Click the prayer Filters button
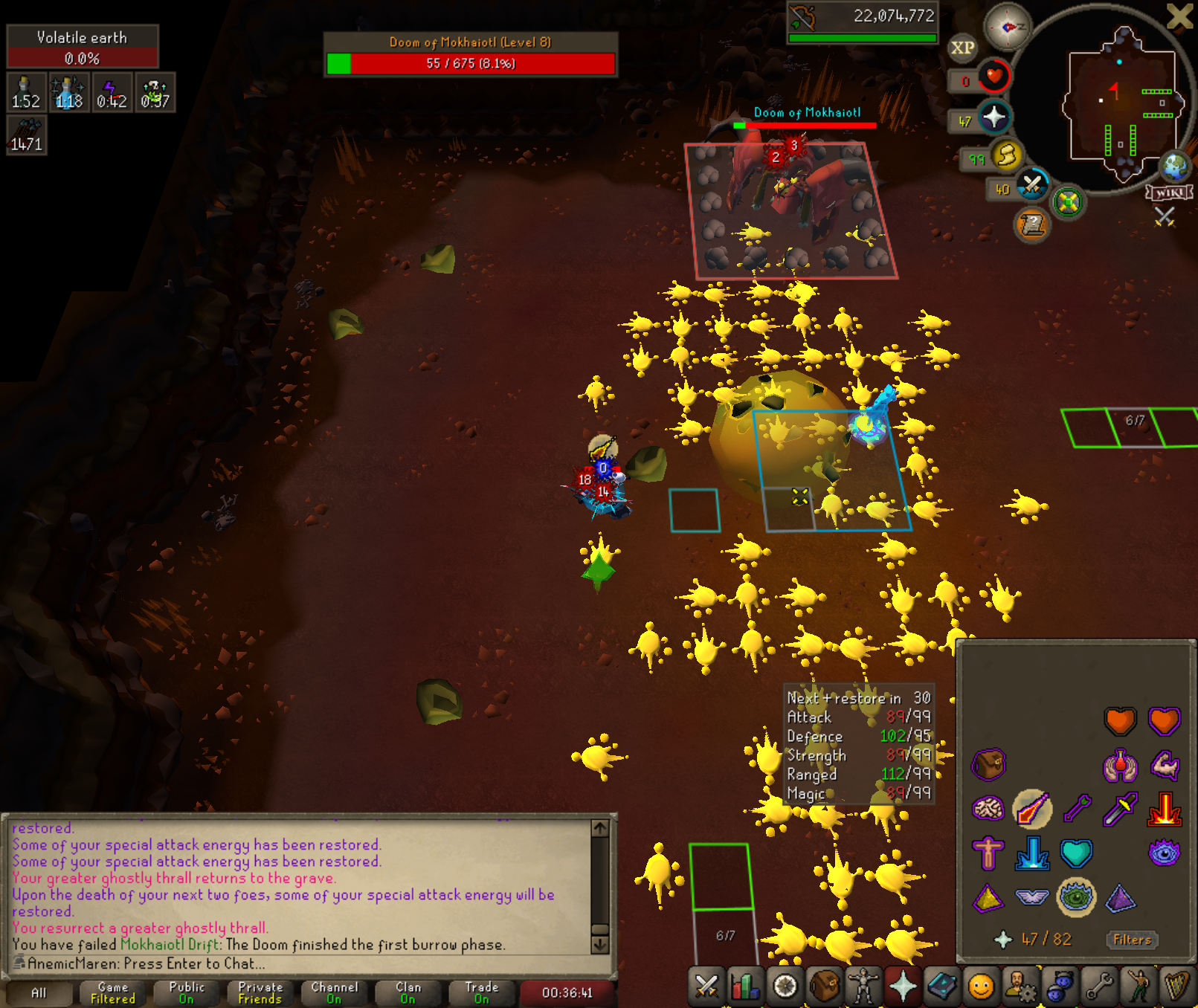Screen dimensions: 1198x1008 click(1132, 940)
